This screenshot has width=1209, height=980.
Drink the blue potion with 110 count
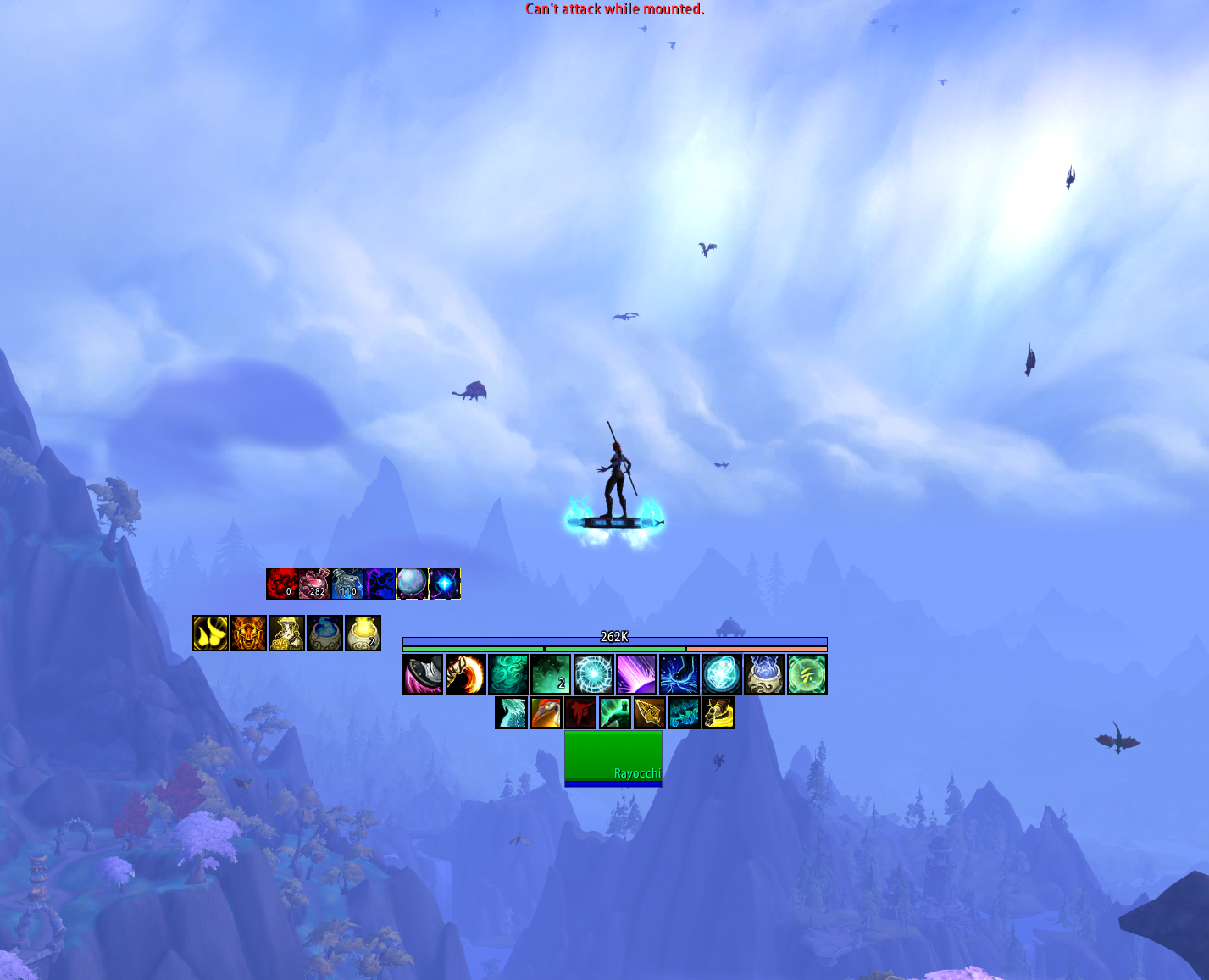click(347, 584)
